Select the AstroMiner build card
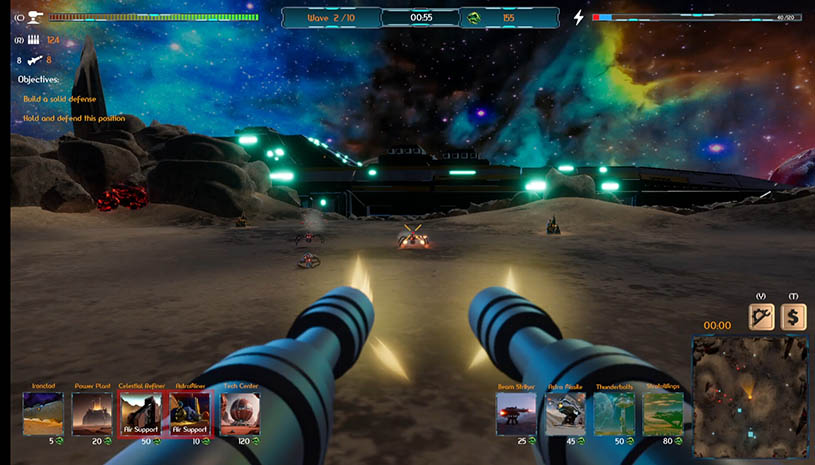The width and height of the screenshot is (815, 465). [x=190, y=413]
